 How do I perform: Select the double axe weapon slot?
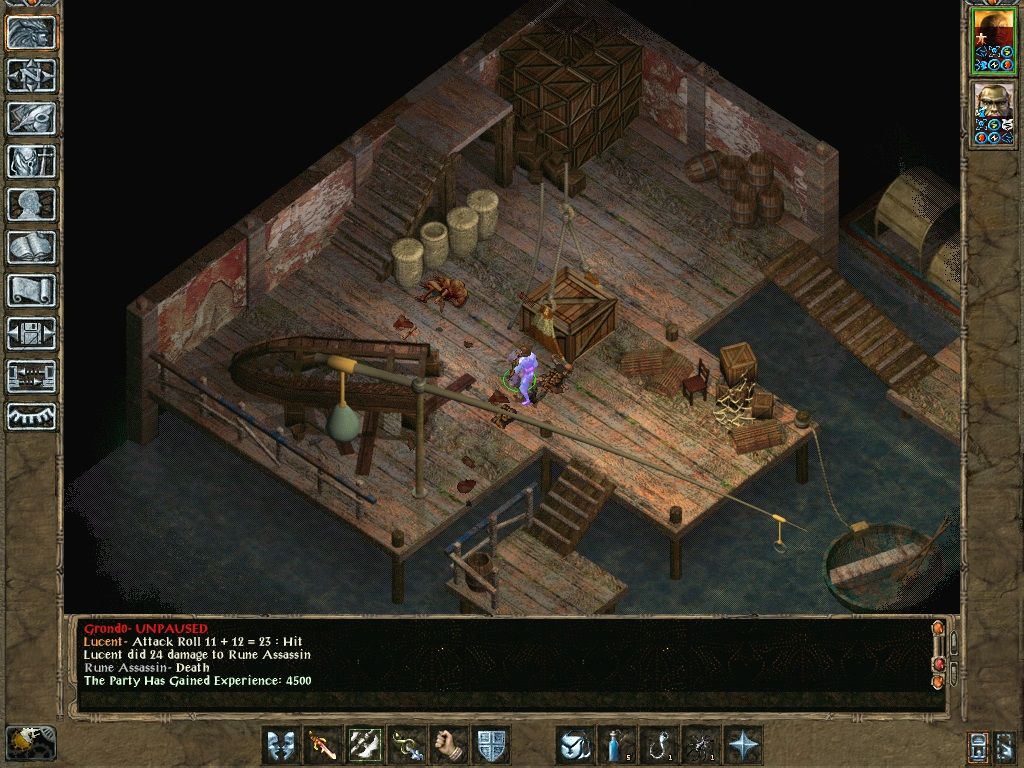pyautogui.click(x=365, y=745)
